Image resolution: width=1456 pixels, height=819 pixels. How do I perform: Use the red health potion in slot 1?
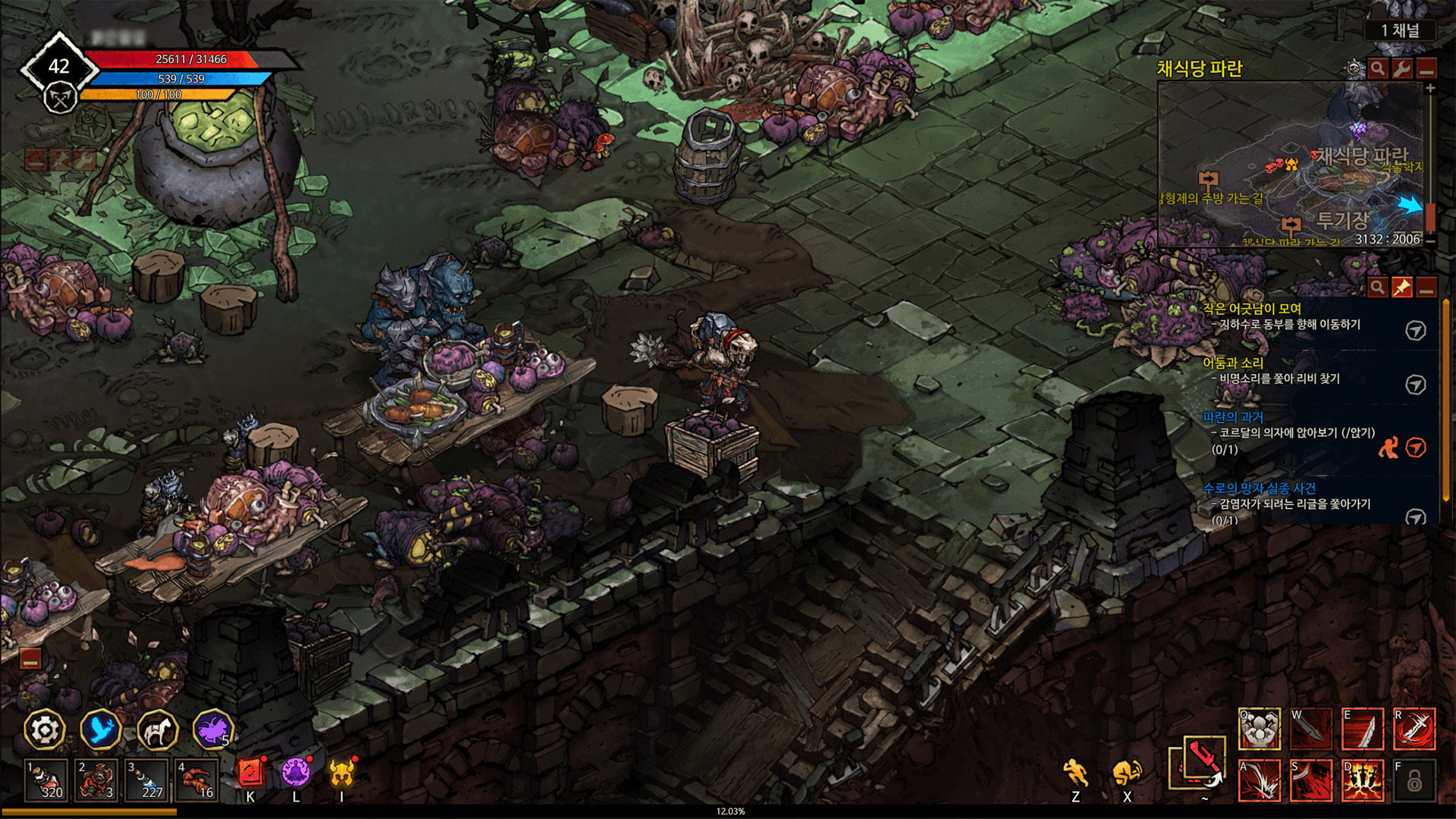tap(45, 780)
